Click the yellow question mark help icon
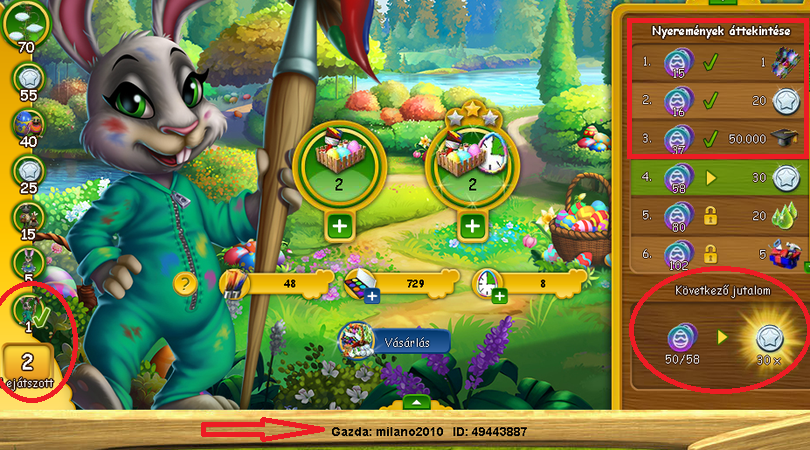The image size is (810, 450). point(183,283)
